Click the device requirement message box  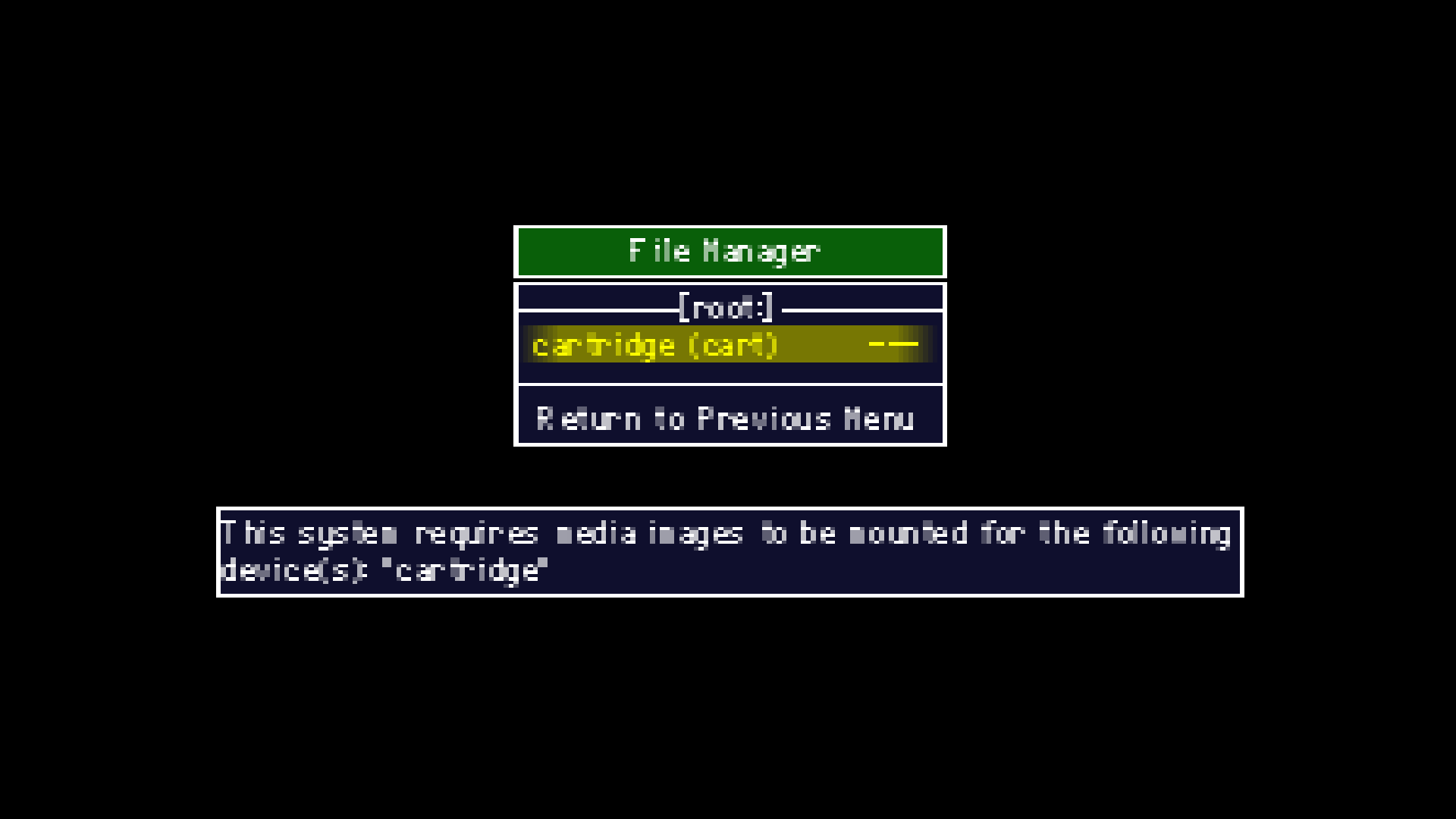click(x=728, y=551)
